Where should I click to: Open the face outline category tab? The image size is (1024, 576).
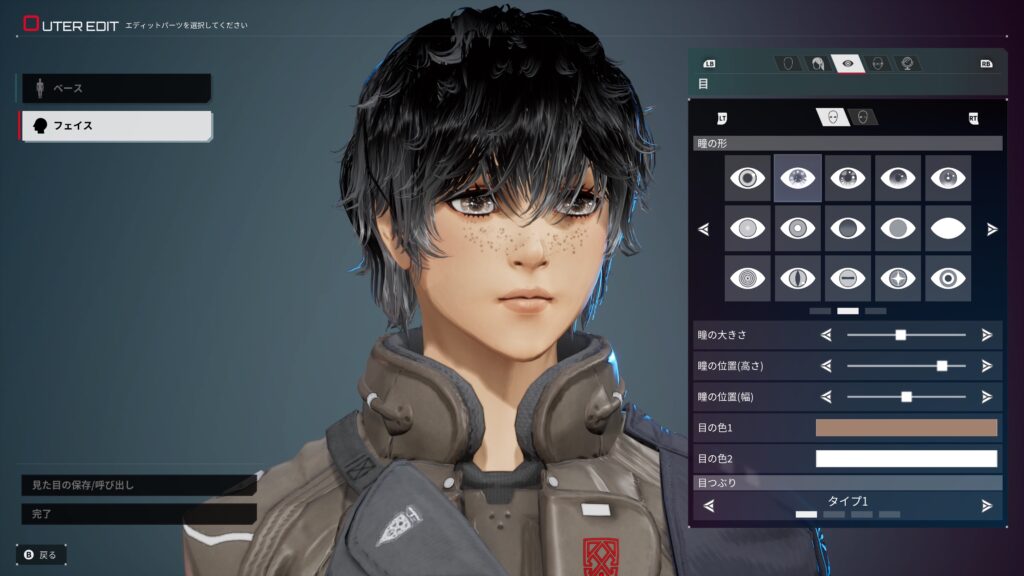(x=789, y=63)
